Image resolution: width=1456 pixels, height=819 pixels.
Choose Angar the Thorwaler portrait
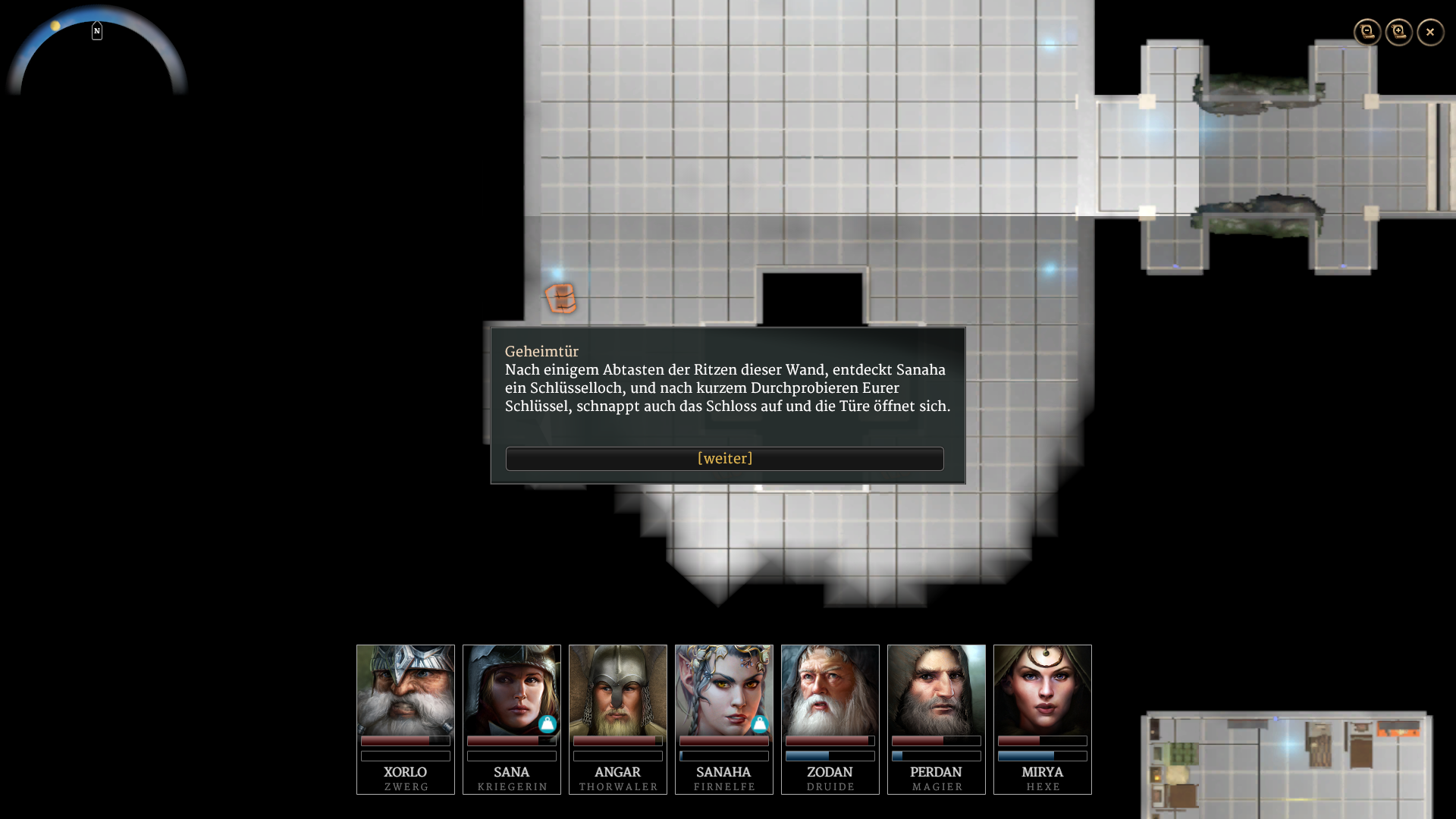point(618,690)
